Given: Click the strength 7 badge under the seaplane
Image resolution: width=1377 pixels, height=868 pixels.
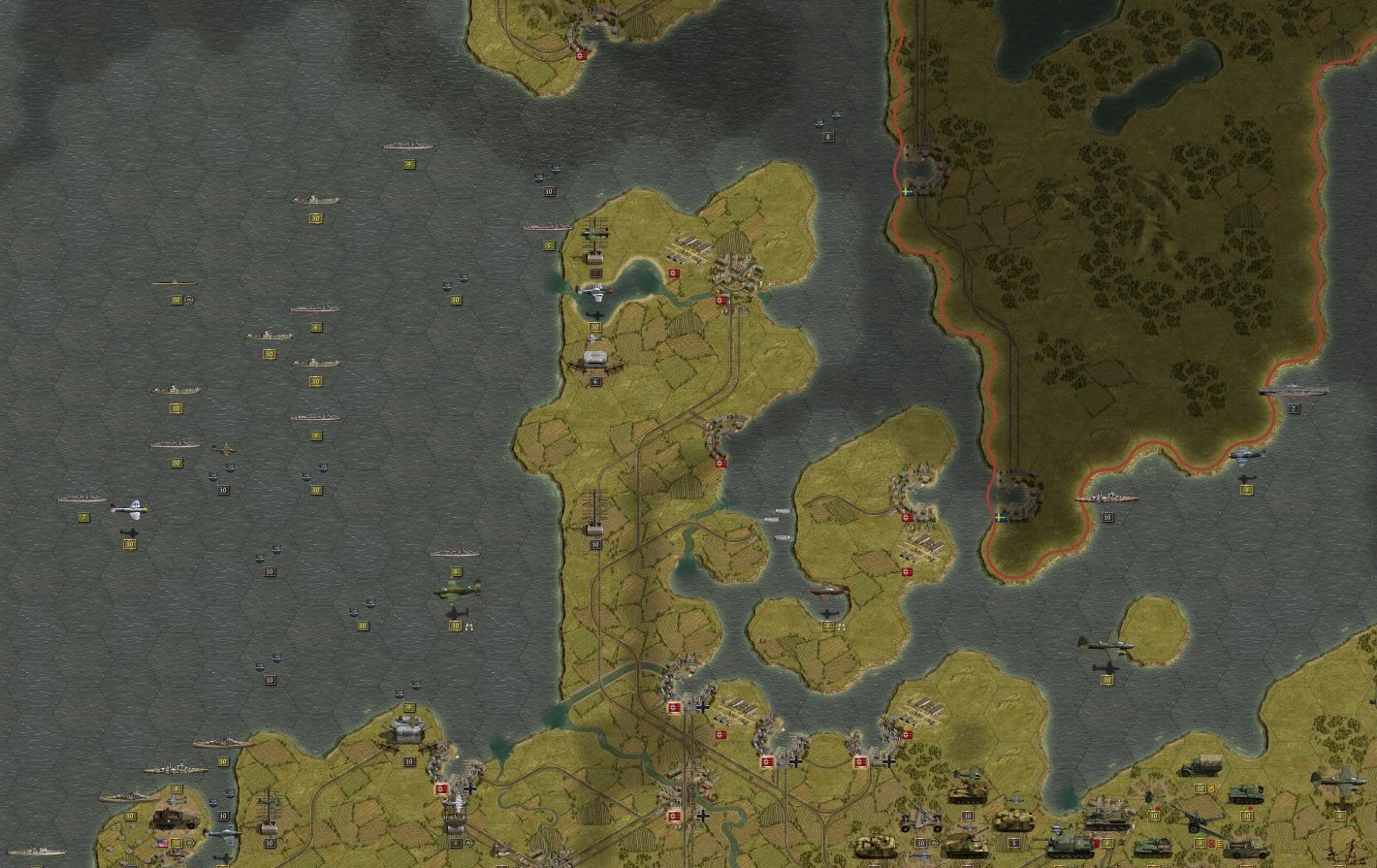Looking at the screenshot, I should 82,516.
